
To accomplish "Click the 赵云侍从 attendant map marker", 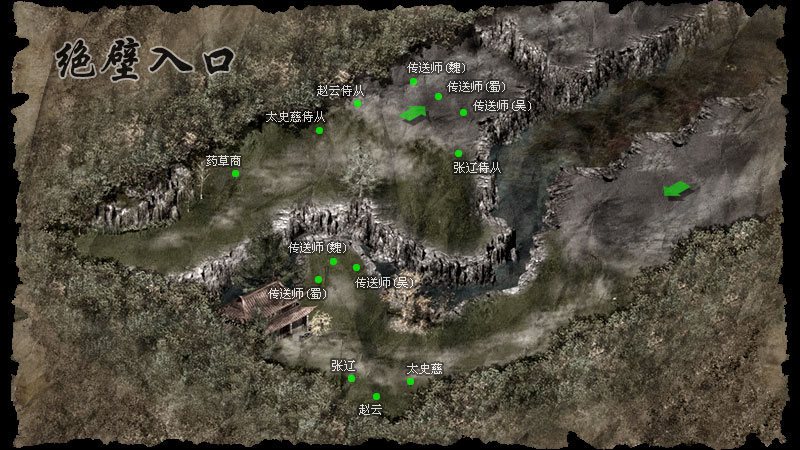I will tap(357, 103).
